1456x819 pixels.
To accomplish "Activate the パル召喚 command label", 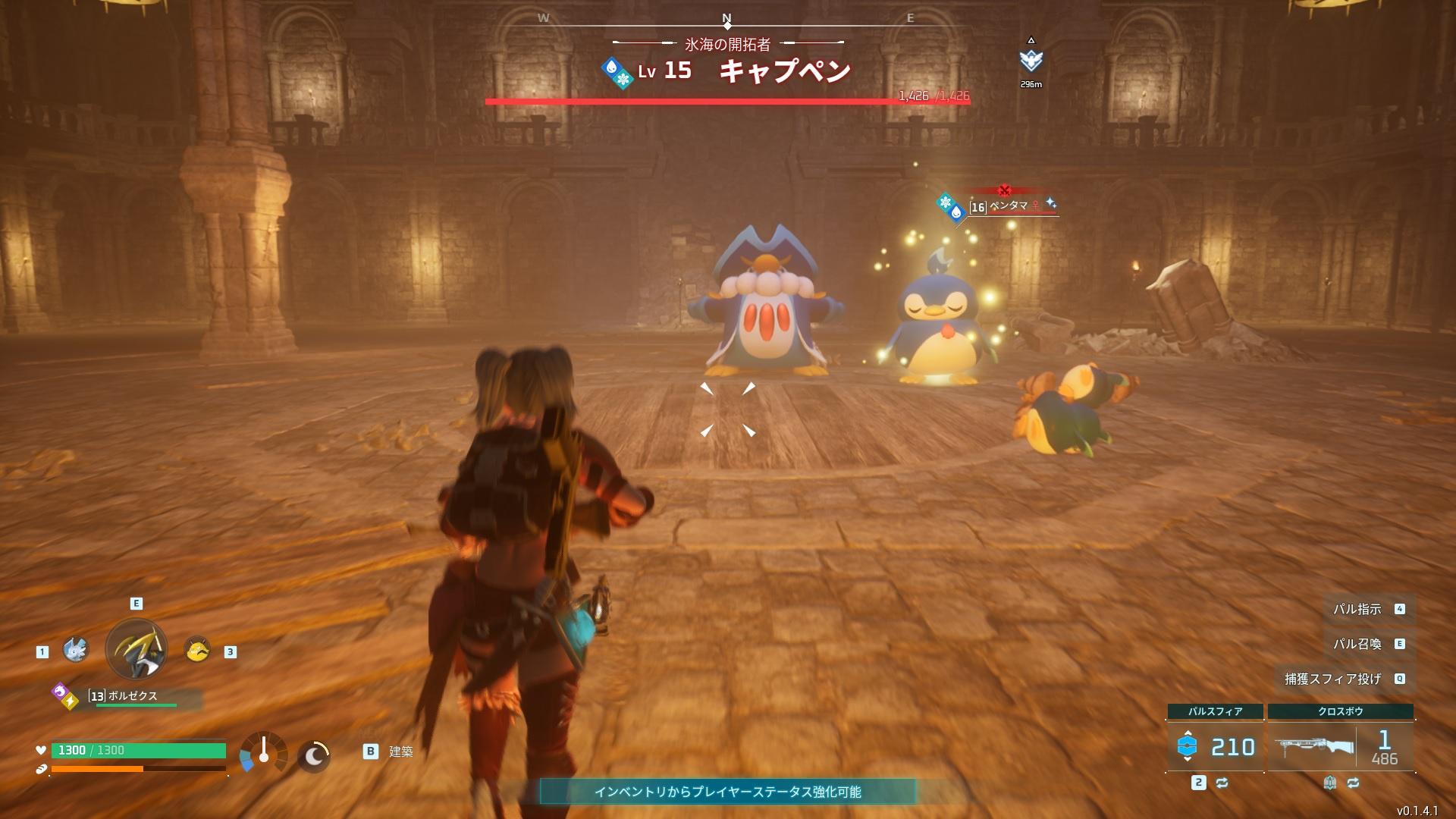I will tap(1357, 644).
